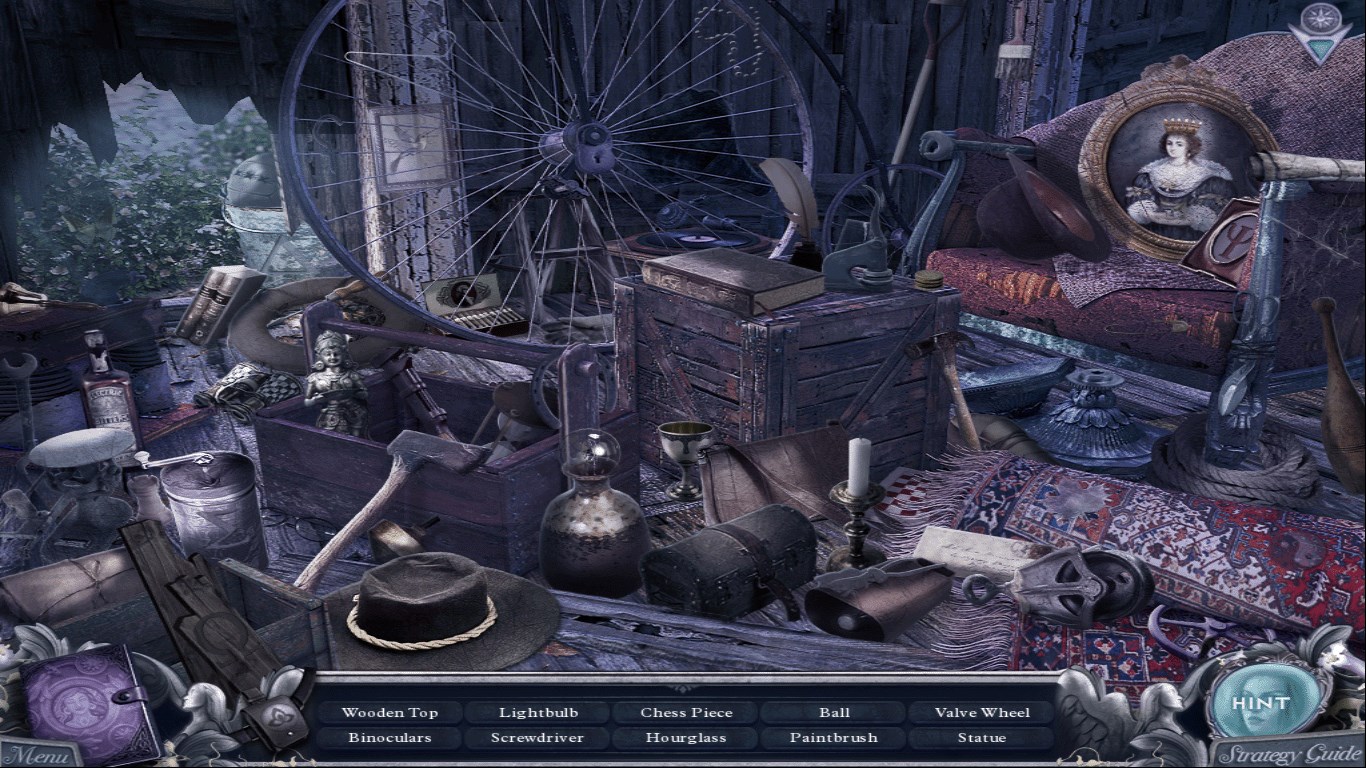Viewport: 1366px width, 768px height.
Task: Select the Lightbulb list entry
Action: pos(538,713)
